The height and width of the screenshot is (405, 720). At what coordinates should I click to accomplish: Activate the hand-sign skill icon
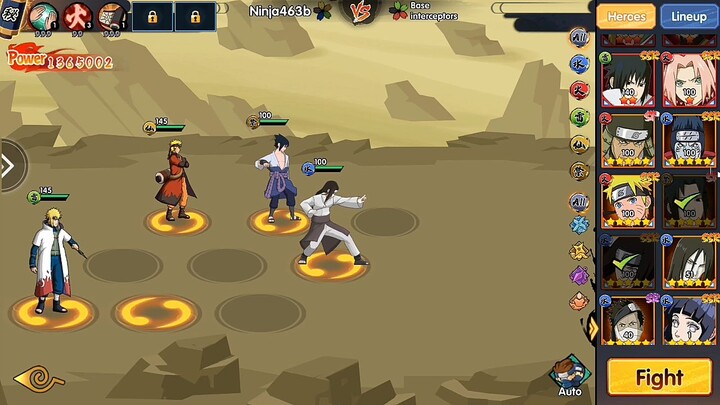41,17
